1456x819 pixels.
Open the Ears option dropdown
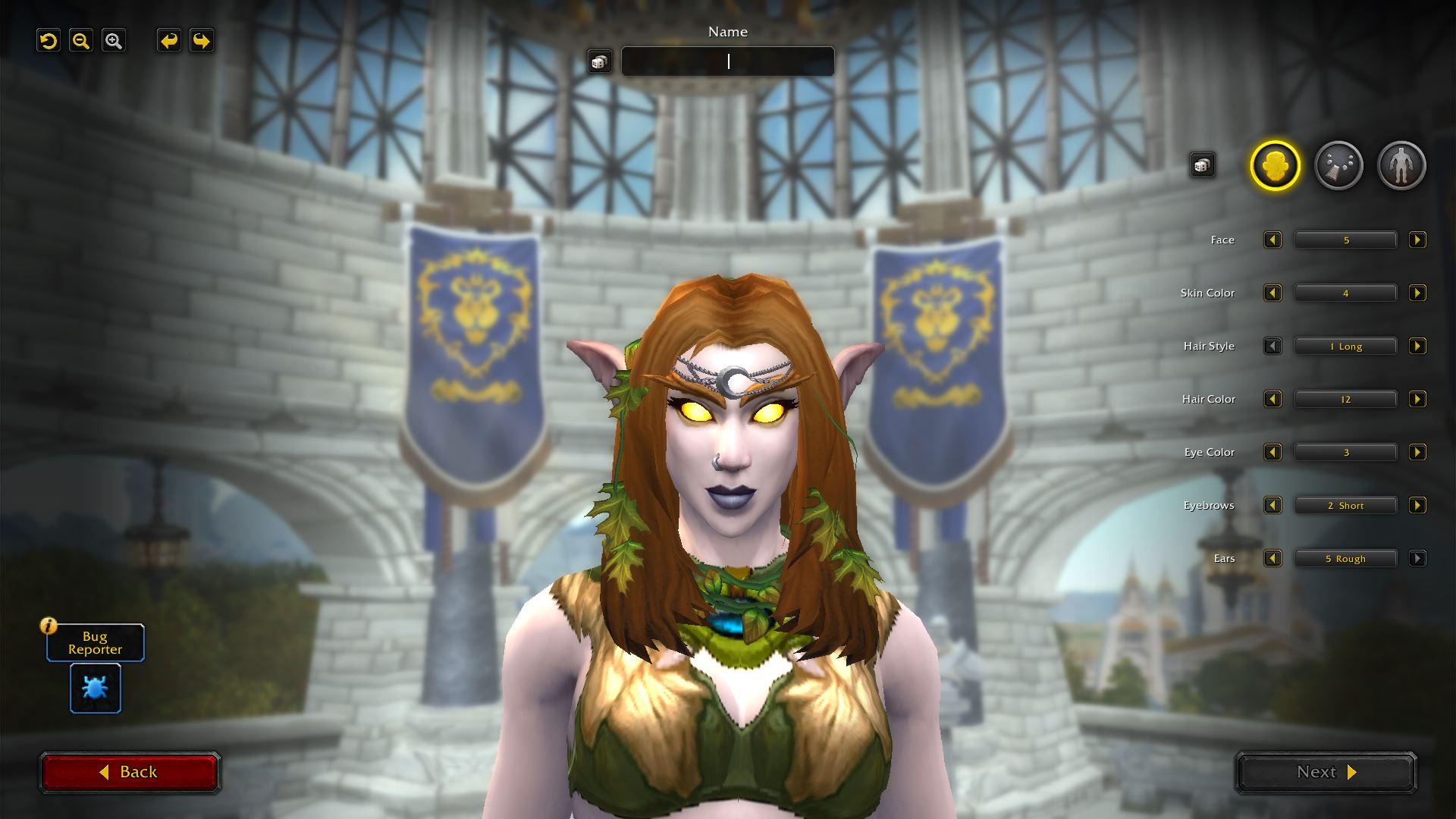(x=1345, y=559)
